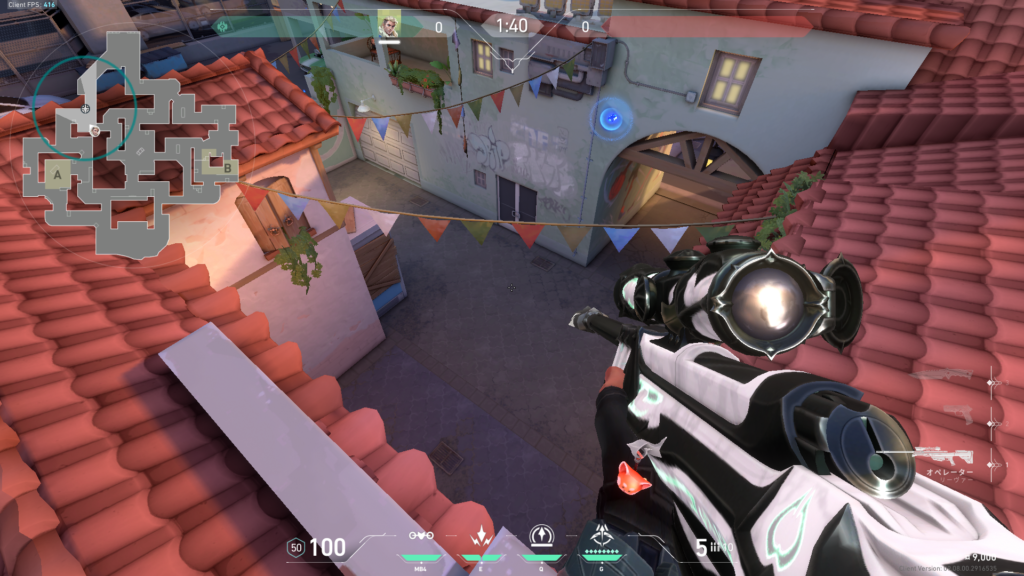Select the A site marker on the minimap

coord(57,175)
